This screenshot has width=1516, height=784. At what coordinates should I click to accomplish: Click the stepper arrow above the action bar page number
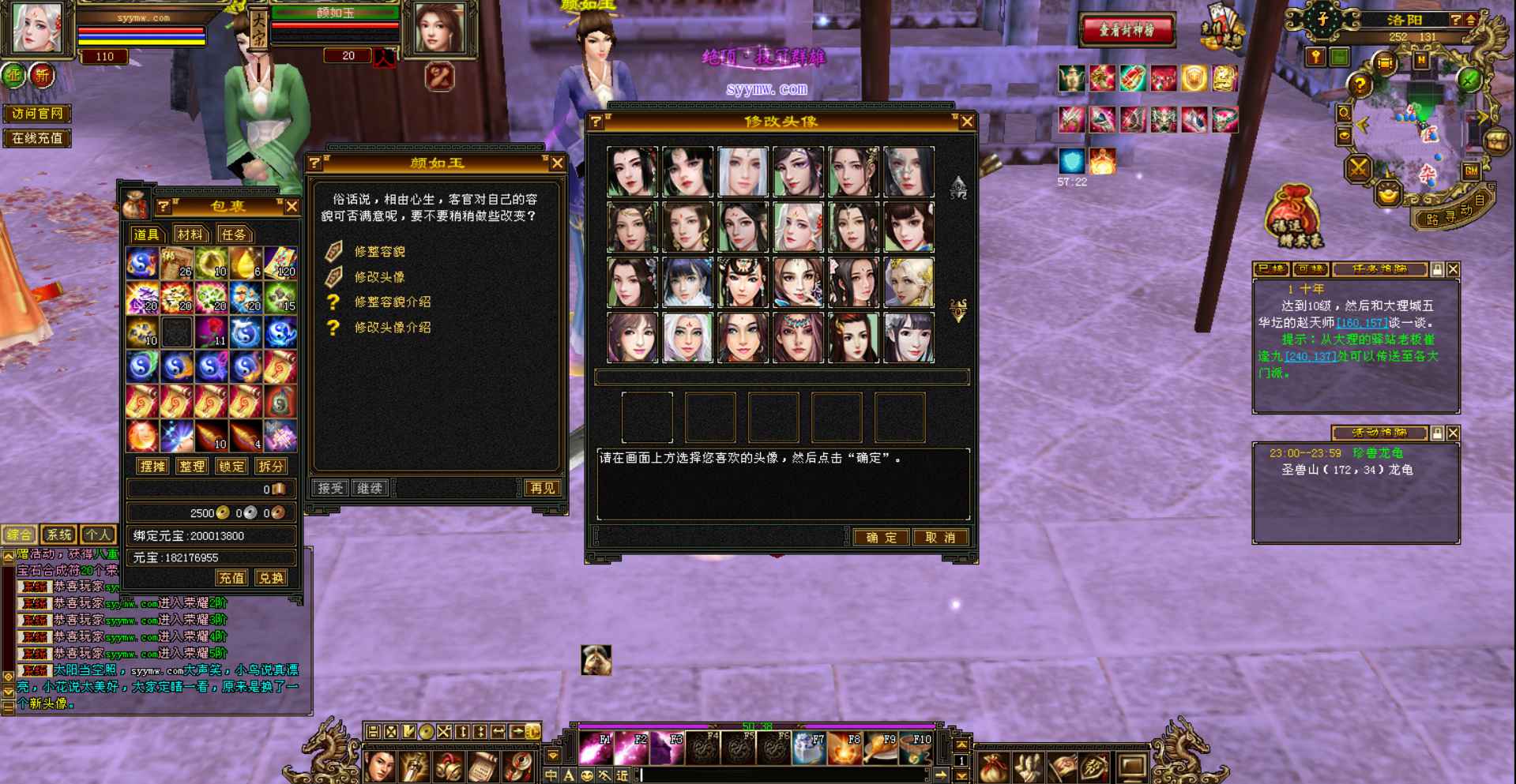point(961,745)
